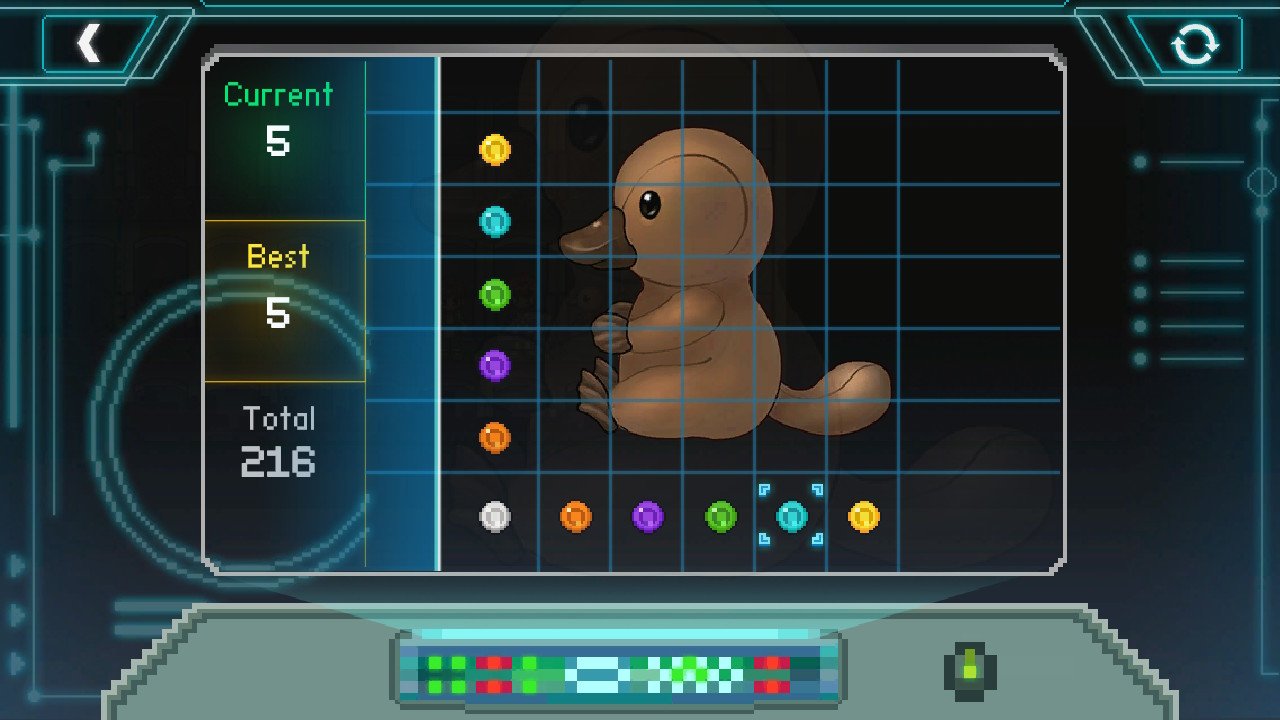The image size is (1280, 720).
Task: Choose the cyan gem with selection brackets
Action: point(791,516)
